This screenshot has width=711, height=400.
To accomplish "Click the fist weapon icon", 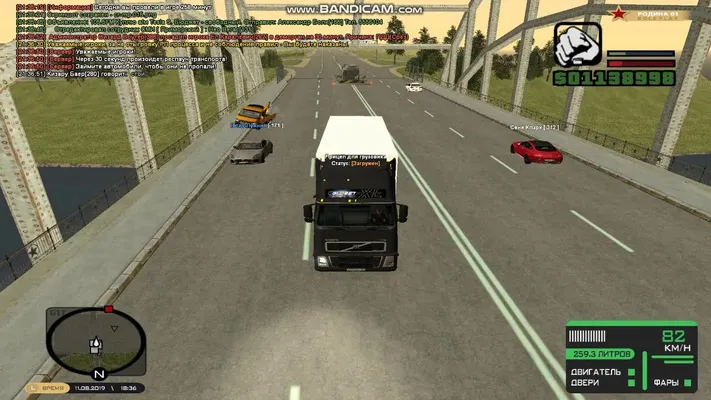I will pos(577,47).
